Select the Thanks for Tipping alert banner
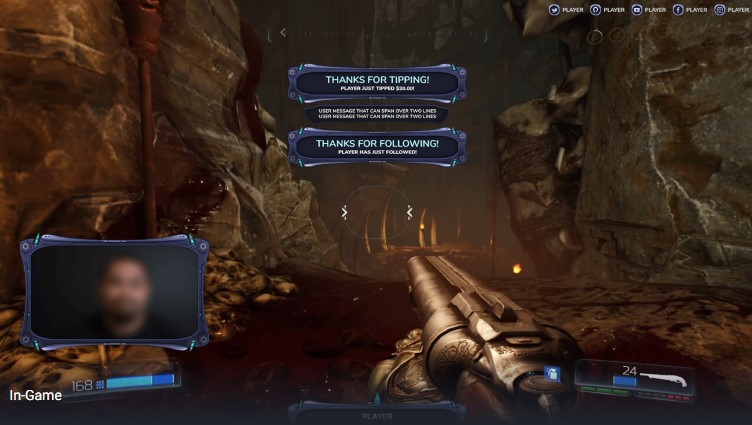This screenshot has height=425, width=752. click(x=377, y=83)
